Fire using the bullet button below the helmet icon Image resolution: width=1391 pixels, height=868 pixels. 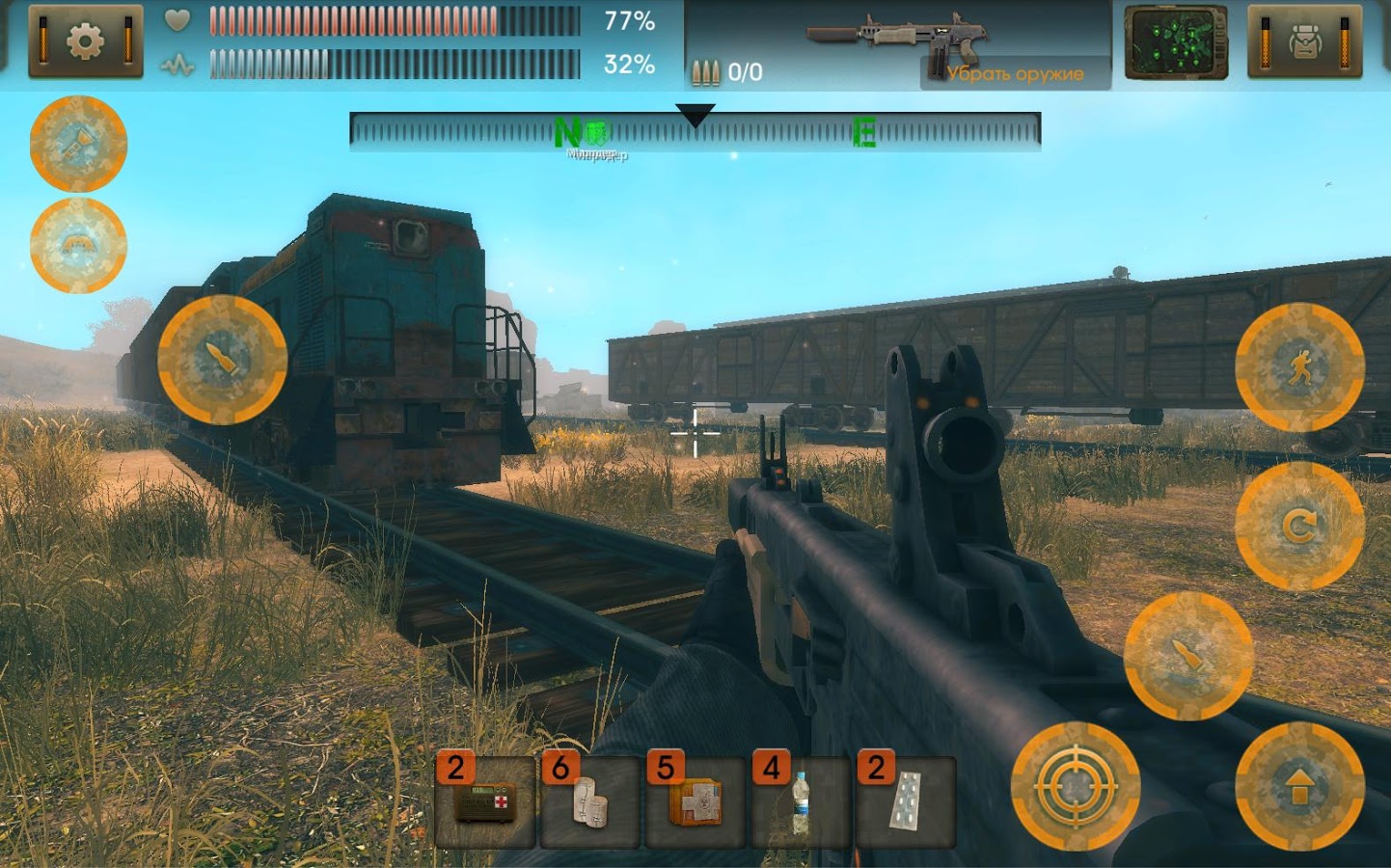222,360
